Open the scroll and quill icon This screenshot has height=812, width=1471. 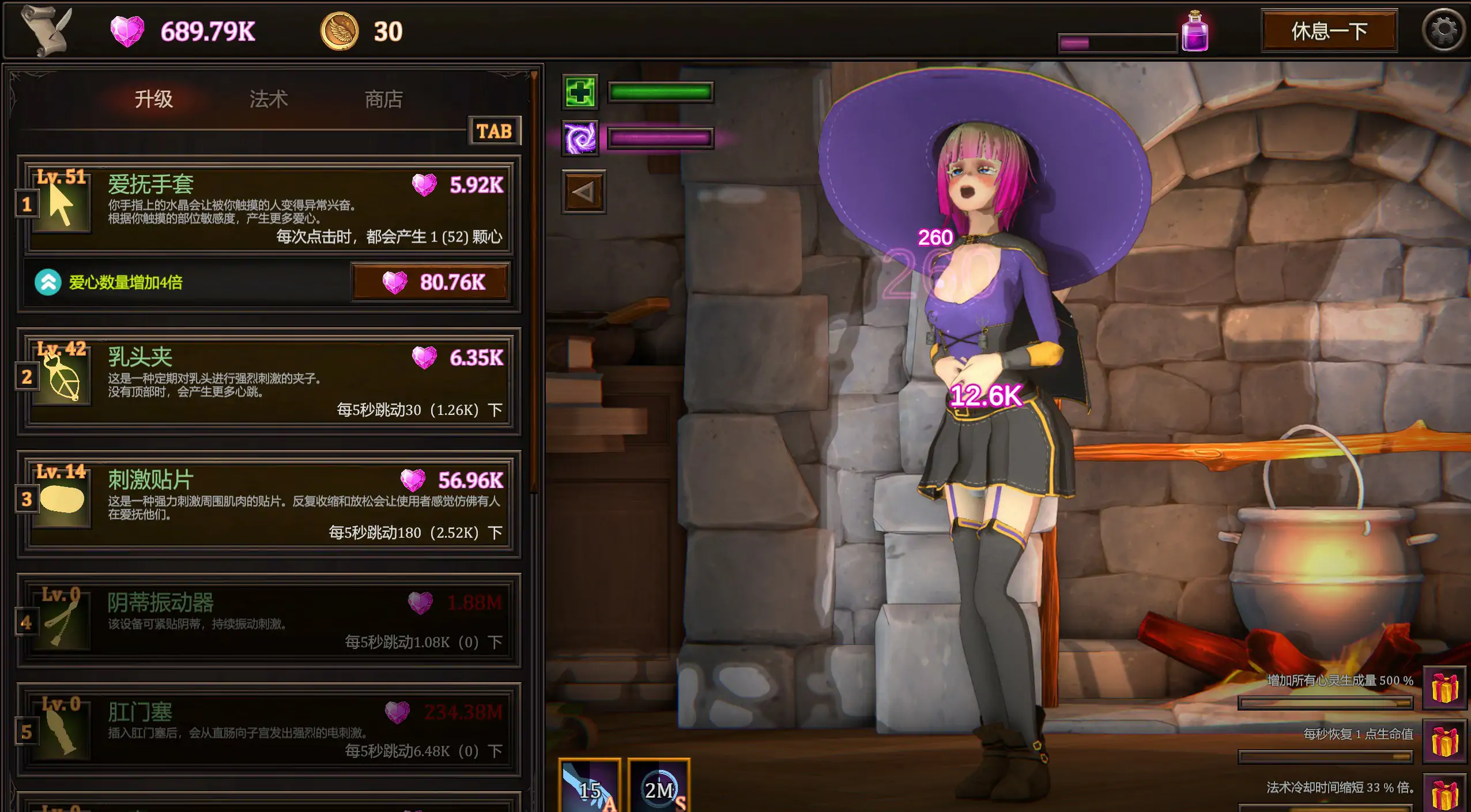tap(48, 31)
